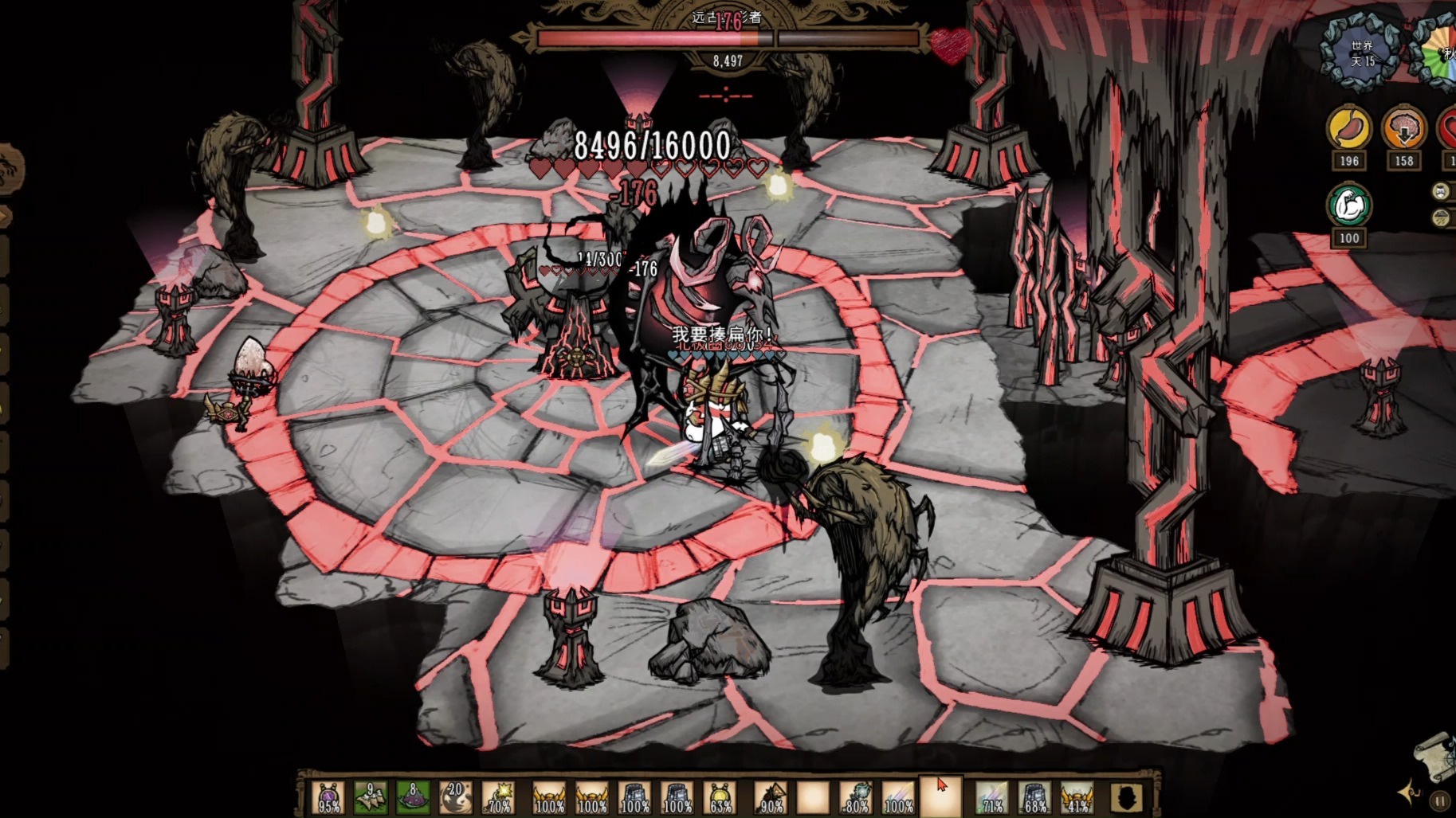
Task: Pause the game with the pause button
Action: pos(1440,800)
